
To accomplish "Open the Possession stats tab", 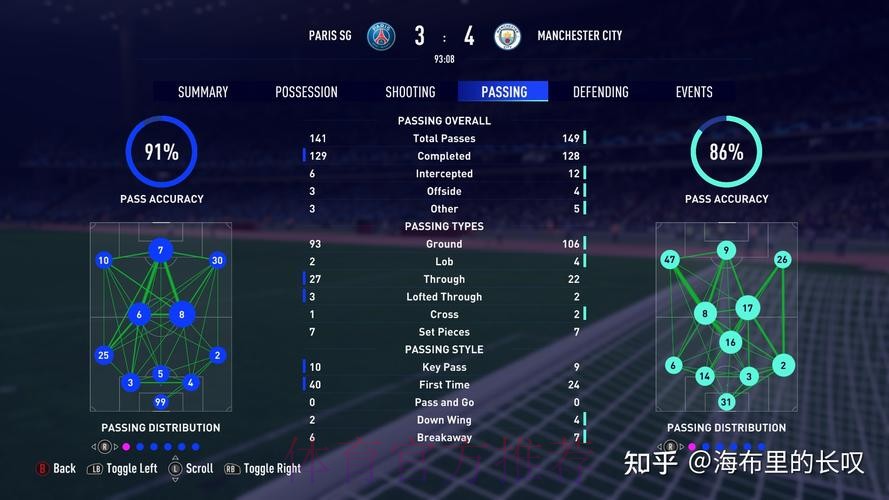I will (306, 92).
